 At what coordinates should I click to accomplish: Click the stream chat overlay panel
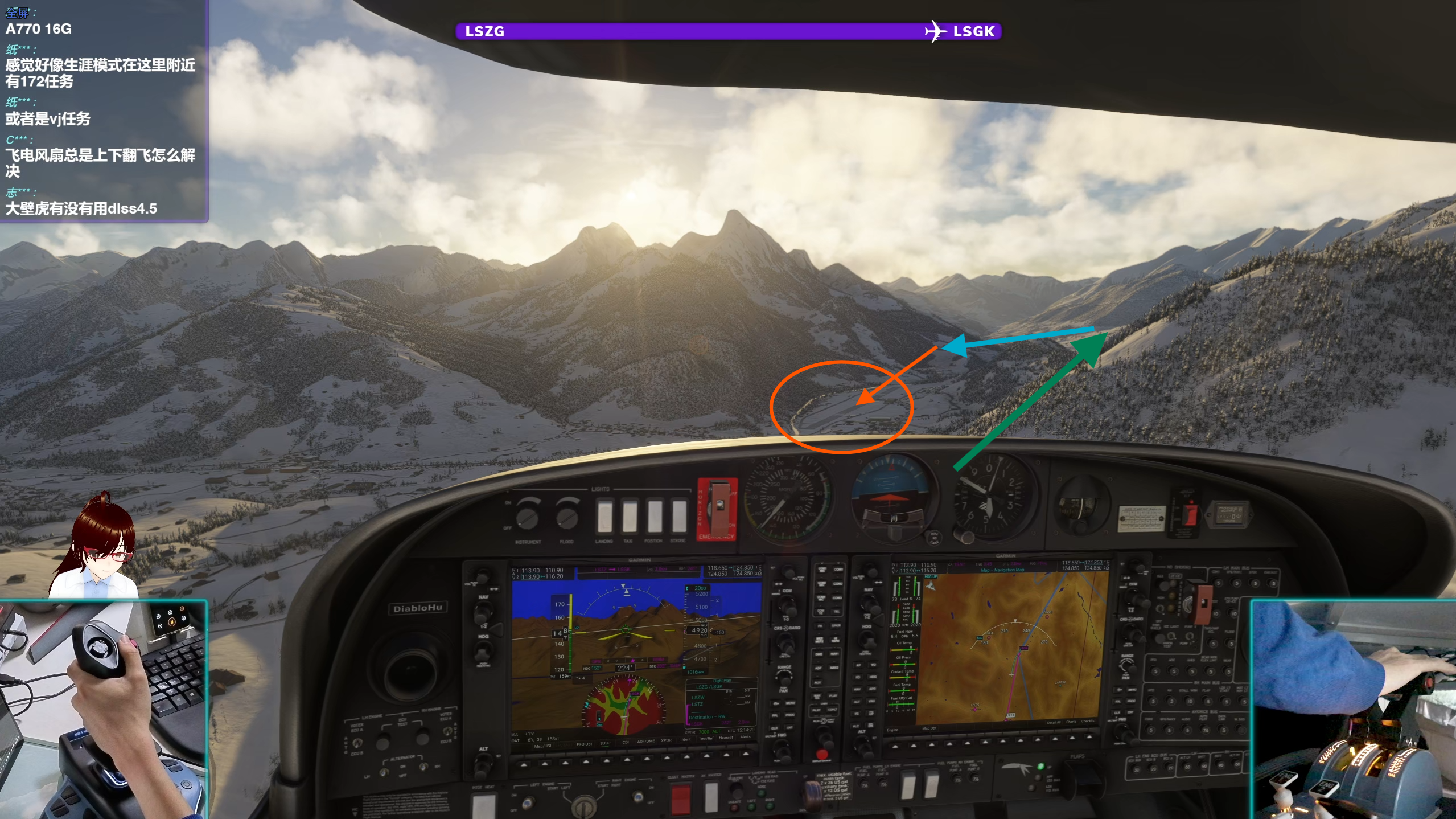point(104,110)
